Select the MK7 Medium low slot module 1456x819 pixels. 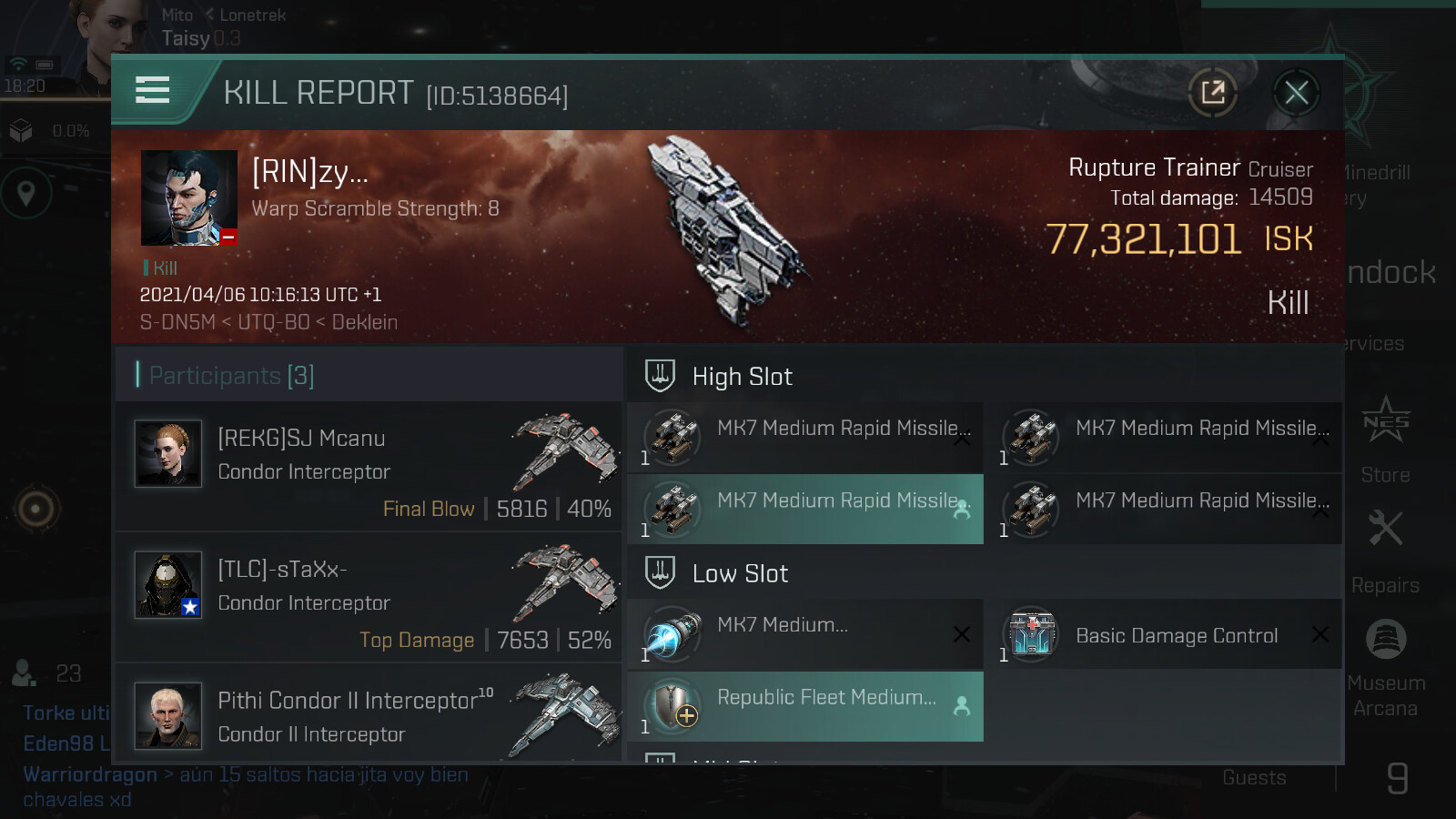tap(805, 634)
